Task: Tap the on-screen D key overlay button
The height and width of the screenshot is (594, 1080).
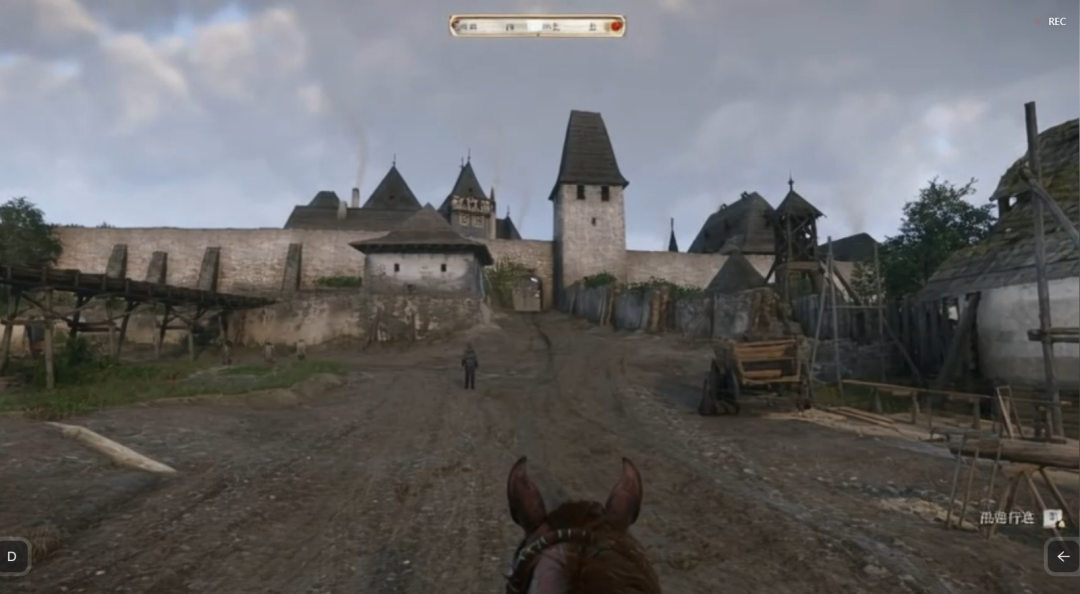Action: pos(13,557)
